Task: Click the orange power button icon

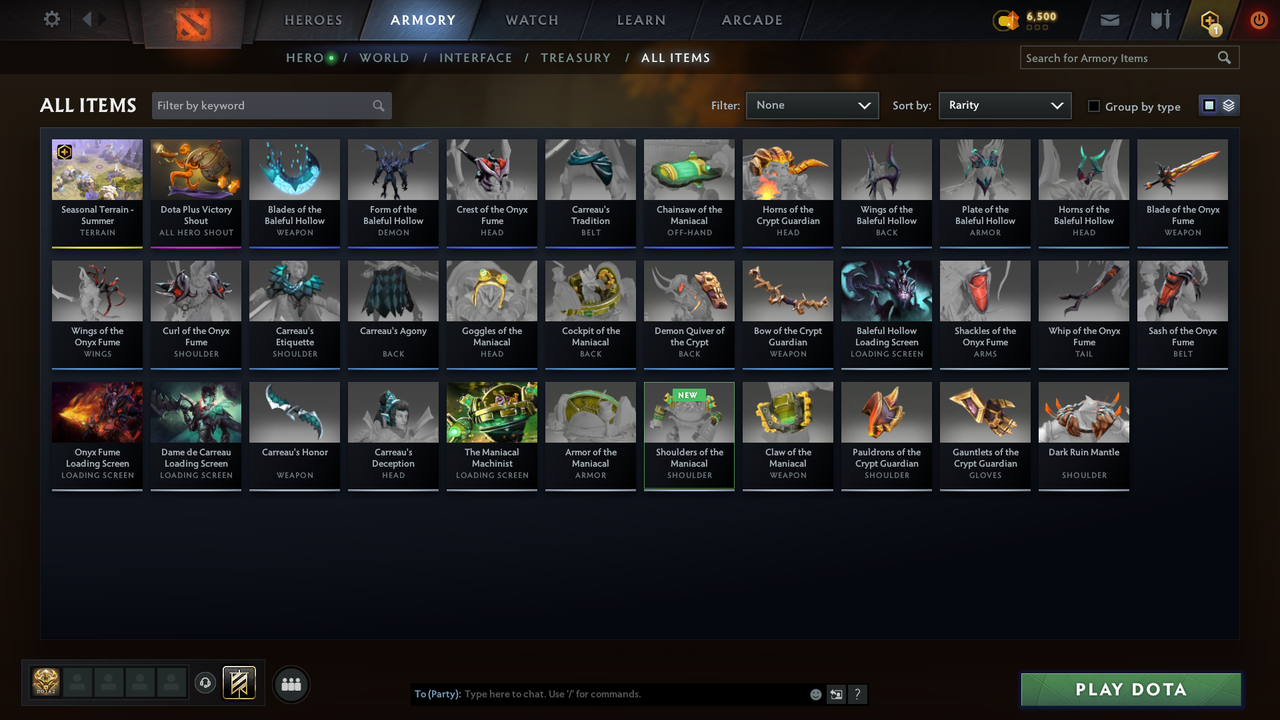Action: coord(1258,19)
